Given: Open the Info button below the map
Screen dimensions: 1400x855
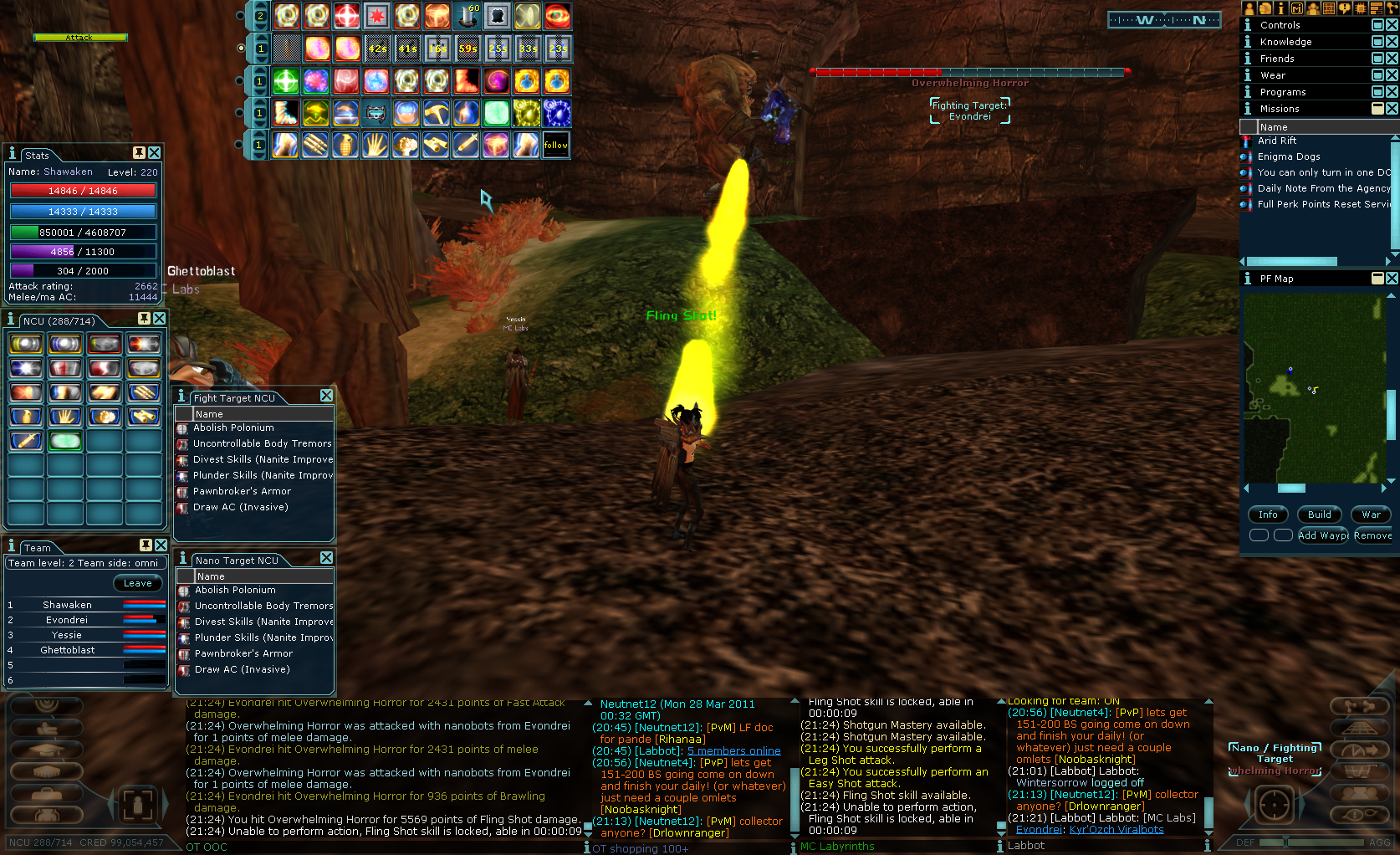Looking at the screenshot, I should coord(1268,515).
